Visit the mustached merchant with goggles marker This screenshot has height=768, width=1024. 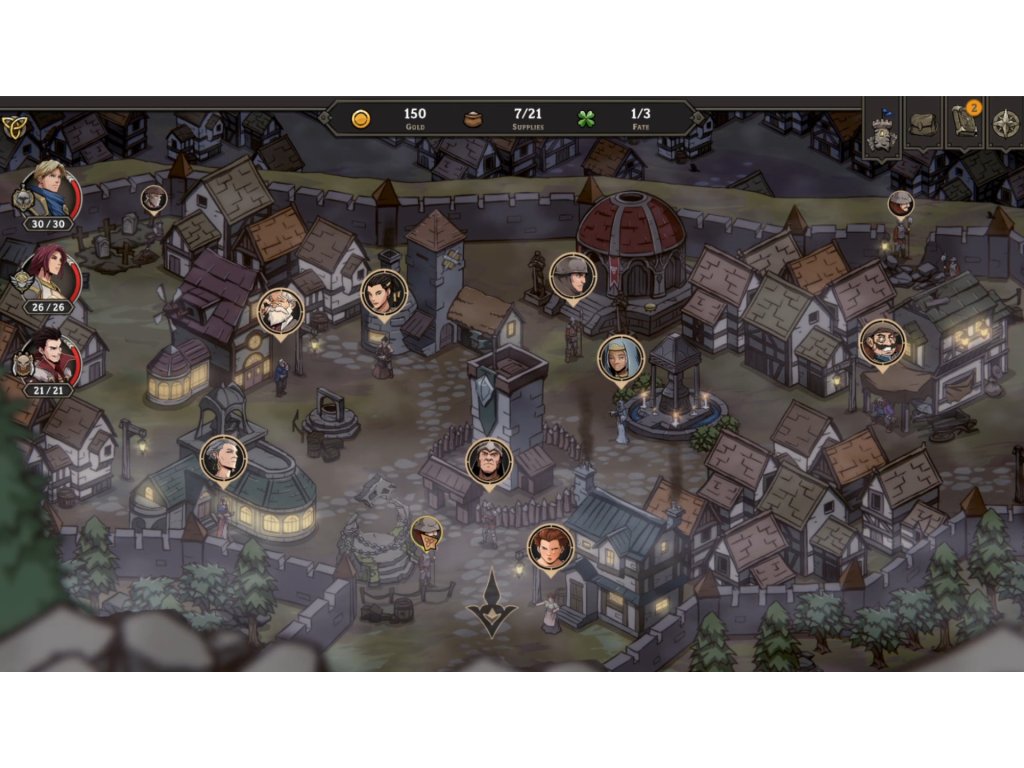(882, 342)
